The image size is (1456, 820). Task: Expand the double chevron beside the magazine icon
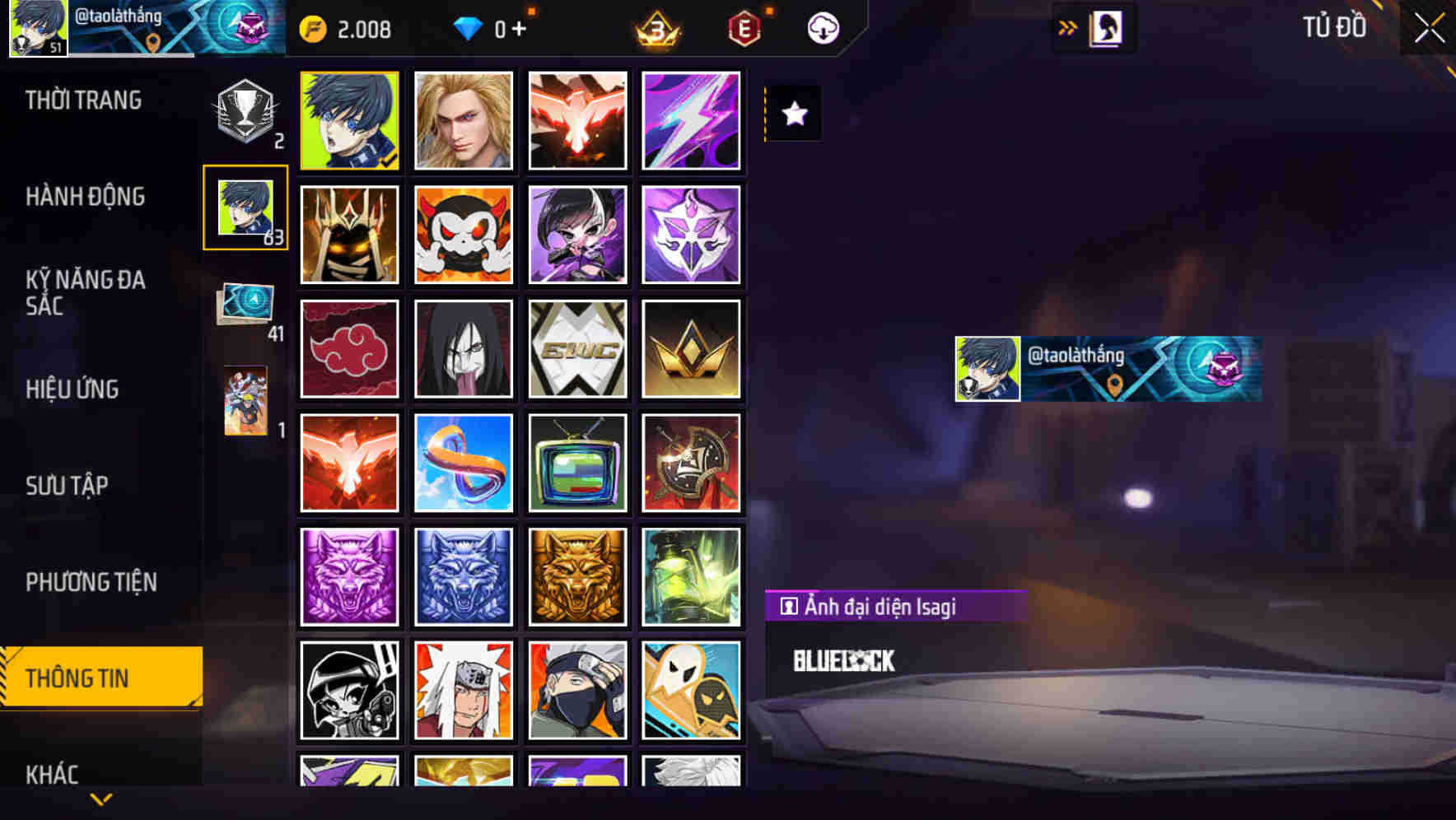1067,27
